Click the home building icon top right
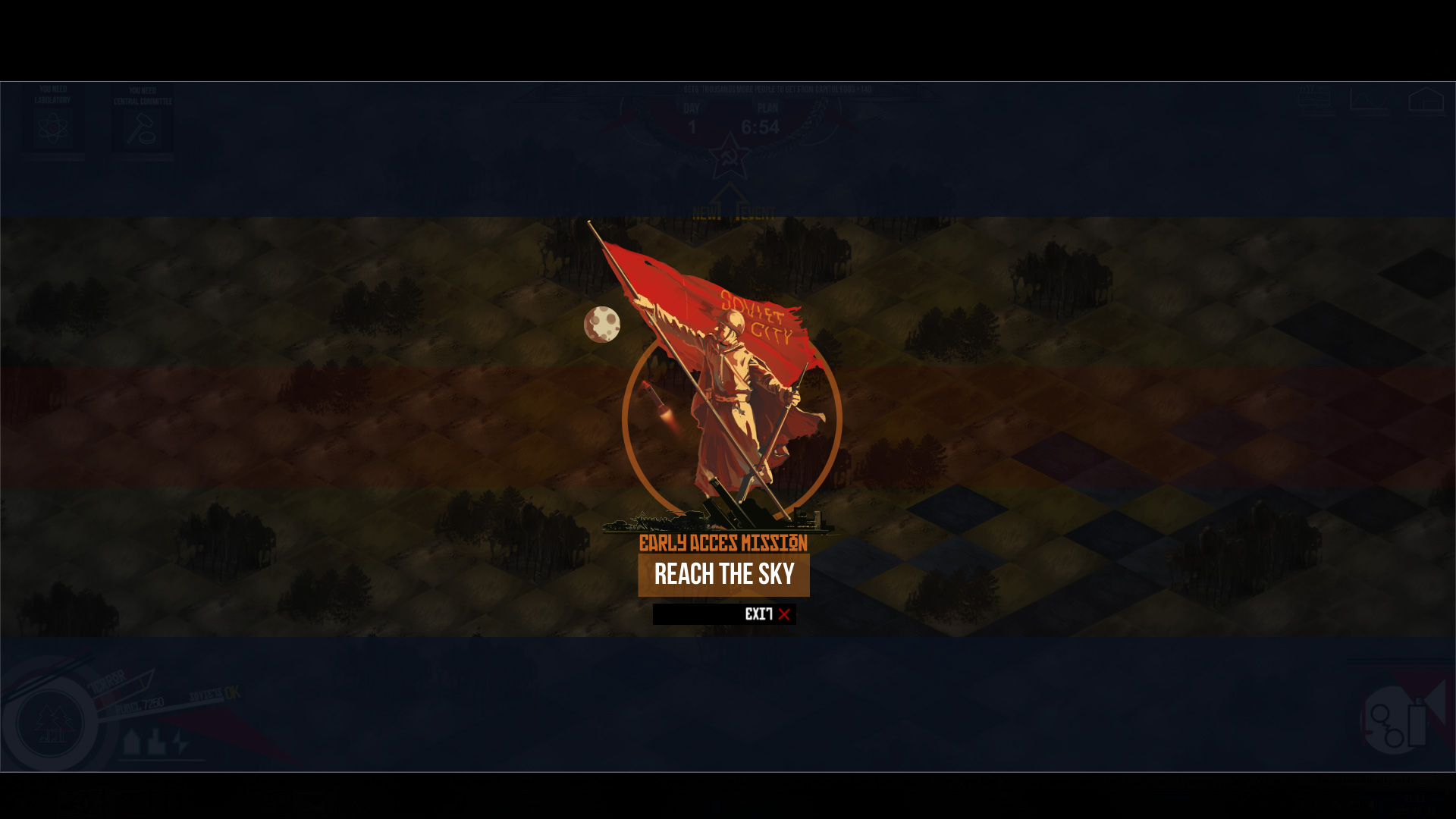 point(1426,99)
